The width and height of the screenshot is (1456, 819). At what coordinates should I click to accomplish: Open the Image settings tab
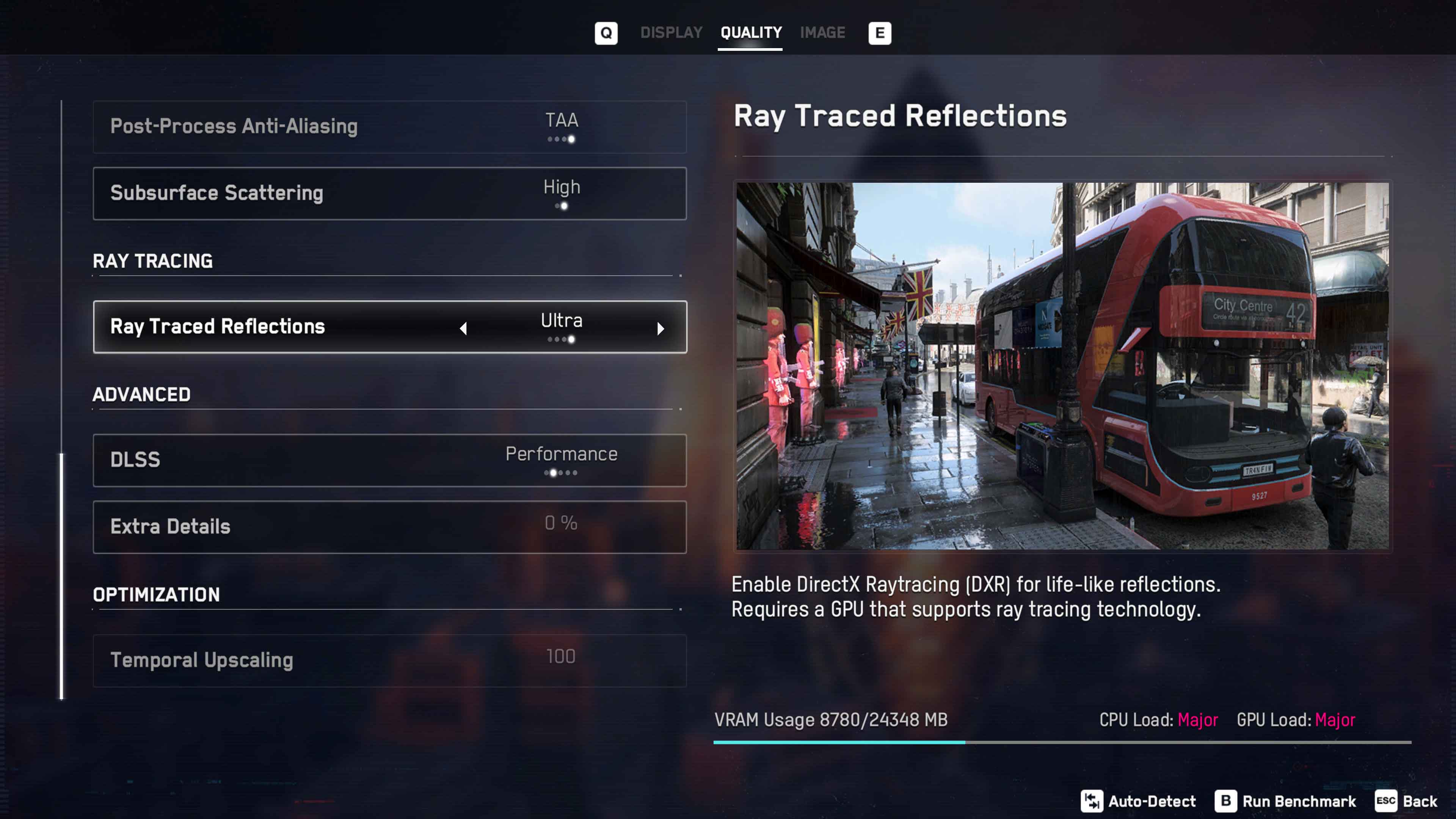tap(822, 33)
